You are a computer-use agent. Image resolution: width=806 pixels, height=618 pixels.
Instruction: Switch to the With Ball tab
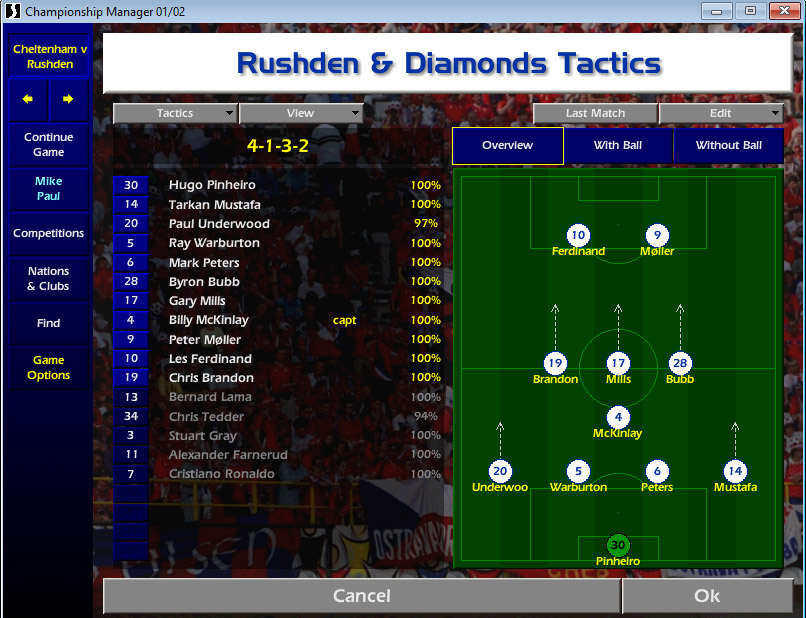click(x=618, y=145)
